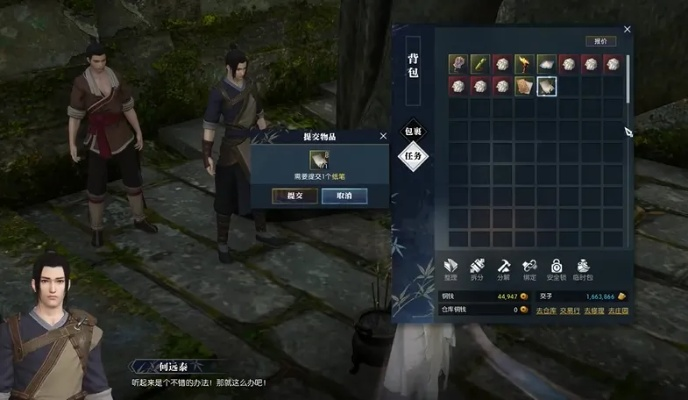
Task: Select the item icon in the submit dialog
Action: pyautogui.click(x=319, y=158)
